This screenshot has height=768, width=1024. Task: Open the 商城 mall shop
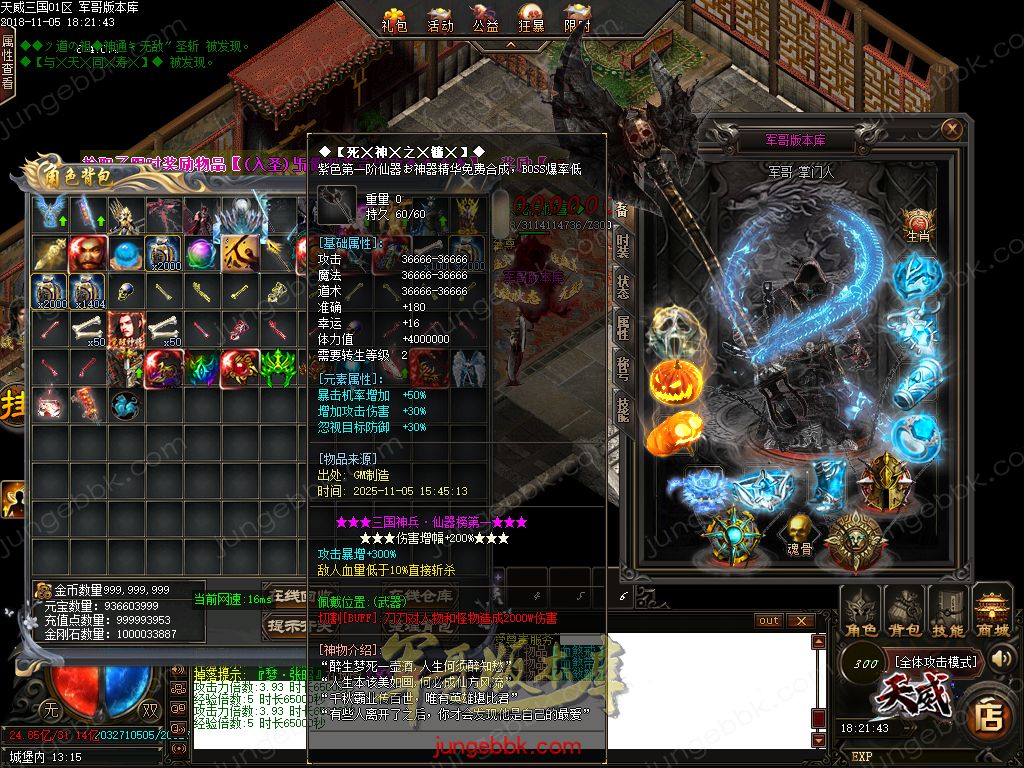point(992,612)
